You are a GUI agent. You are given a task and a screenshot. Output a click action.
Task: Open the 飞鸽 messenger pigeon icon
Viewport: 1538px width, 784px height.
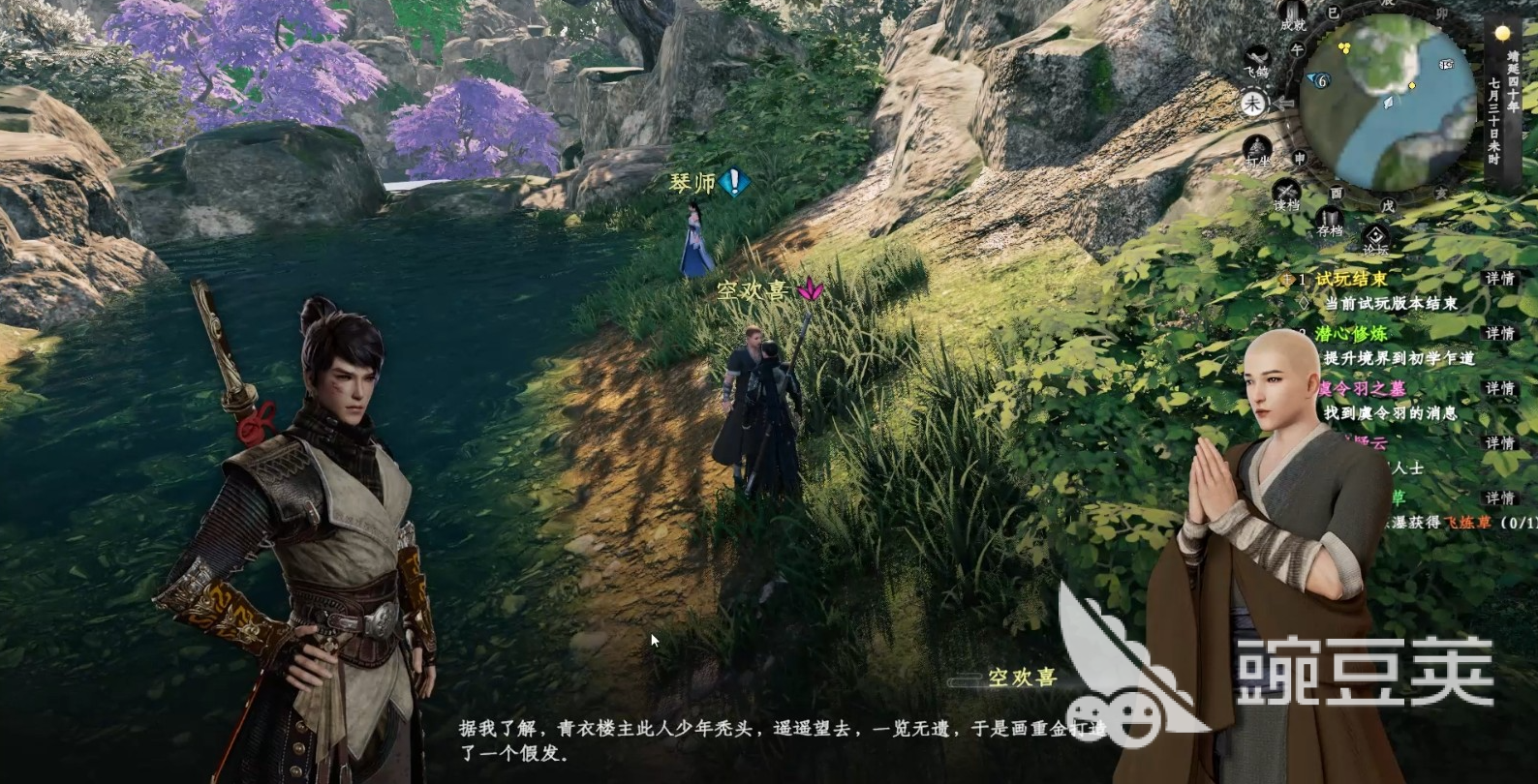point(1256,58)
